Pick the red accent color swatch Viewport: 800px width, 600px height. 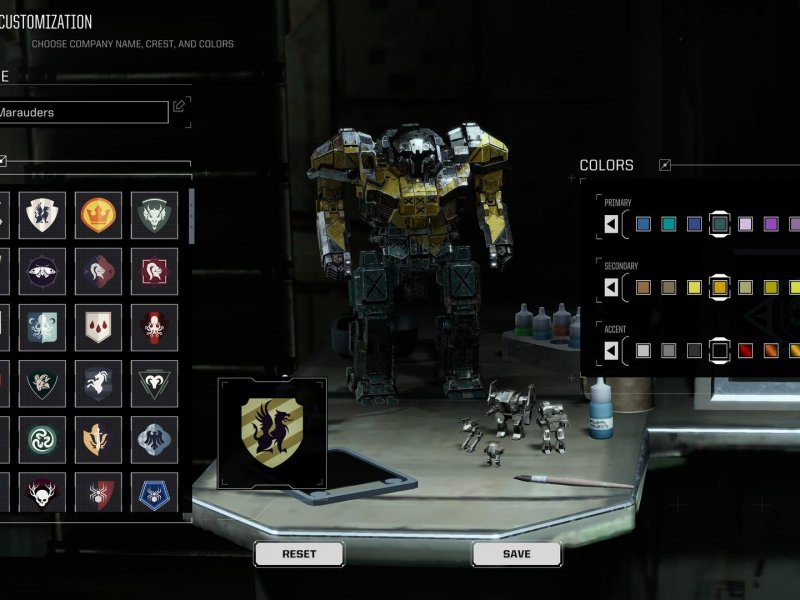(745, 351)
